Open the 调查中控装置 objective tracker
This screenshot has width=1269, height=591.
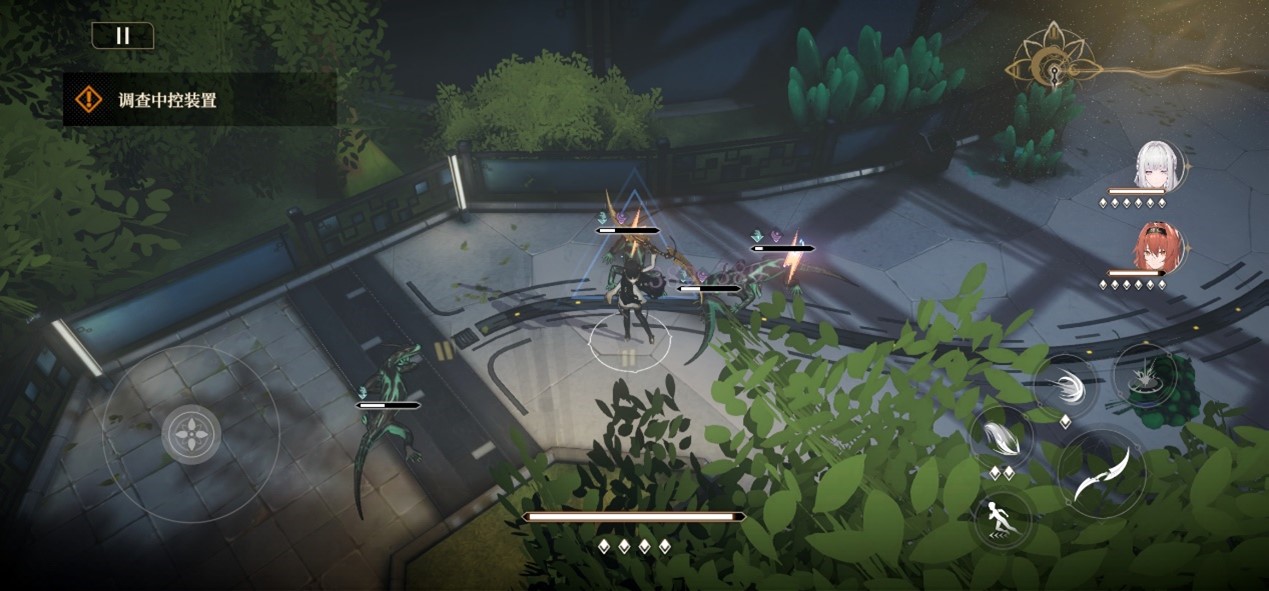200,99
